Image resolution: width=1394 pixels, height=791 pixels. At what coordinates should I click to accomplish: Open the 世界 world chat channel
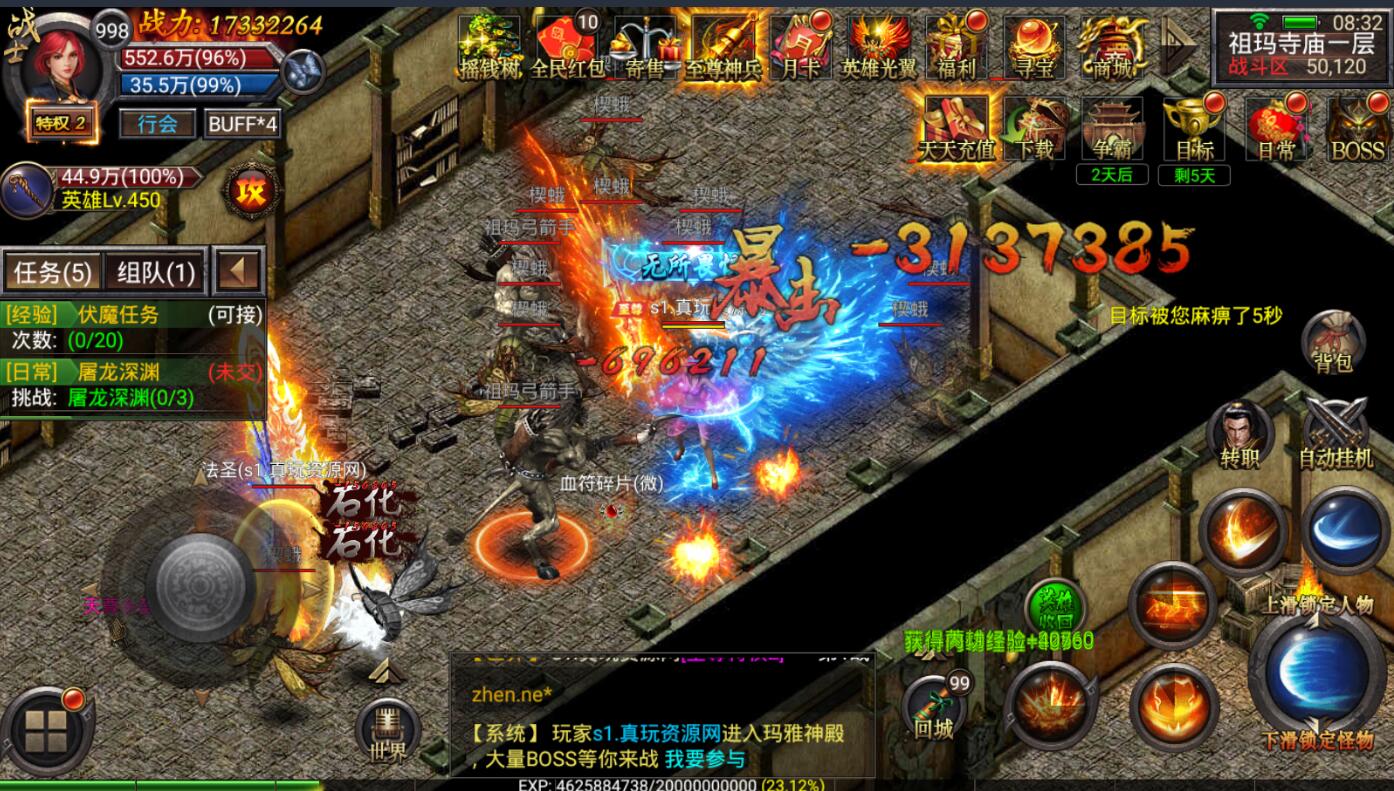pos(387,733)
